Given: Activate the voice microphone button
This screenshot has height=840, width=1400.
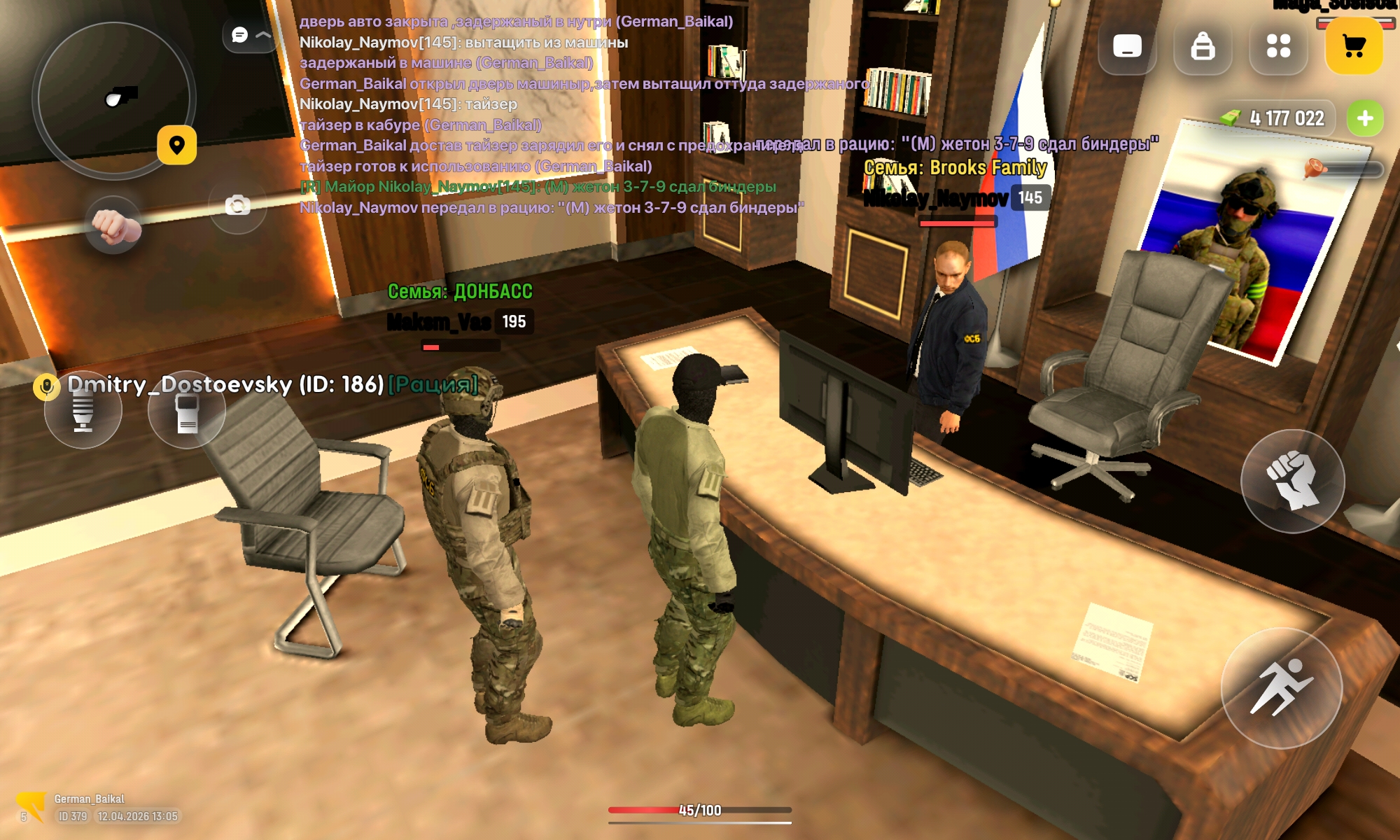Looking at the screenshot, I should pyautogui.click(x=83, y=410).
